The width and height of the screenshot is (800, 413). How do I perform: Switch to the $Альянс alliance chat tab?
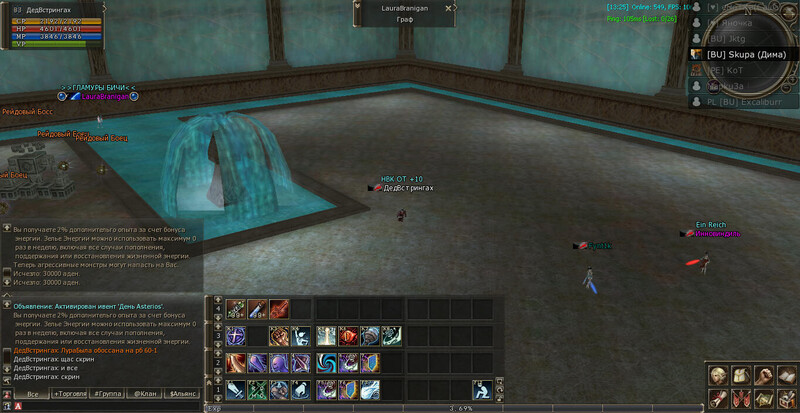pyautogui.click(x=183, y=394)
